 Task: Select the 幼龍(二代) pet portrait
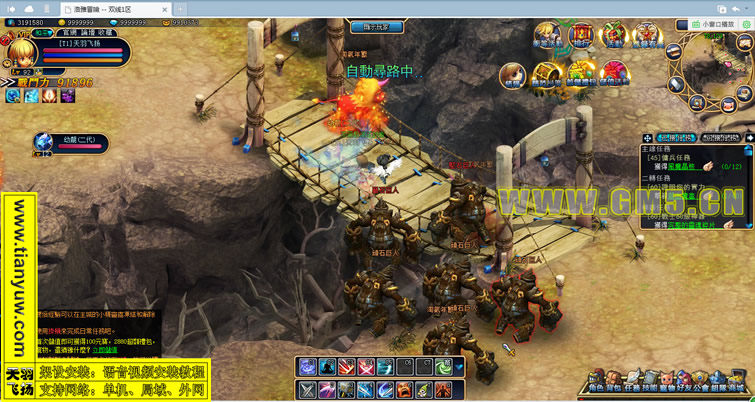45,142
